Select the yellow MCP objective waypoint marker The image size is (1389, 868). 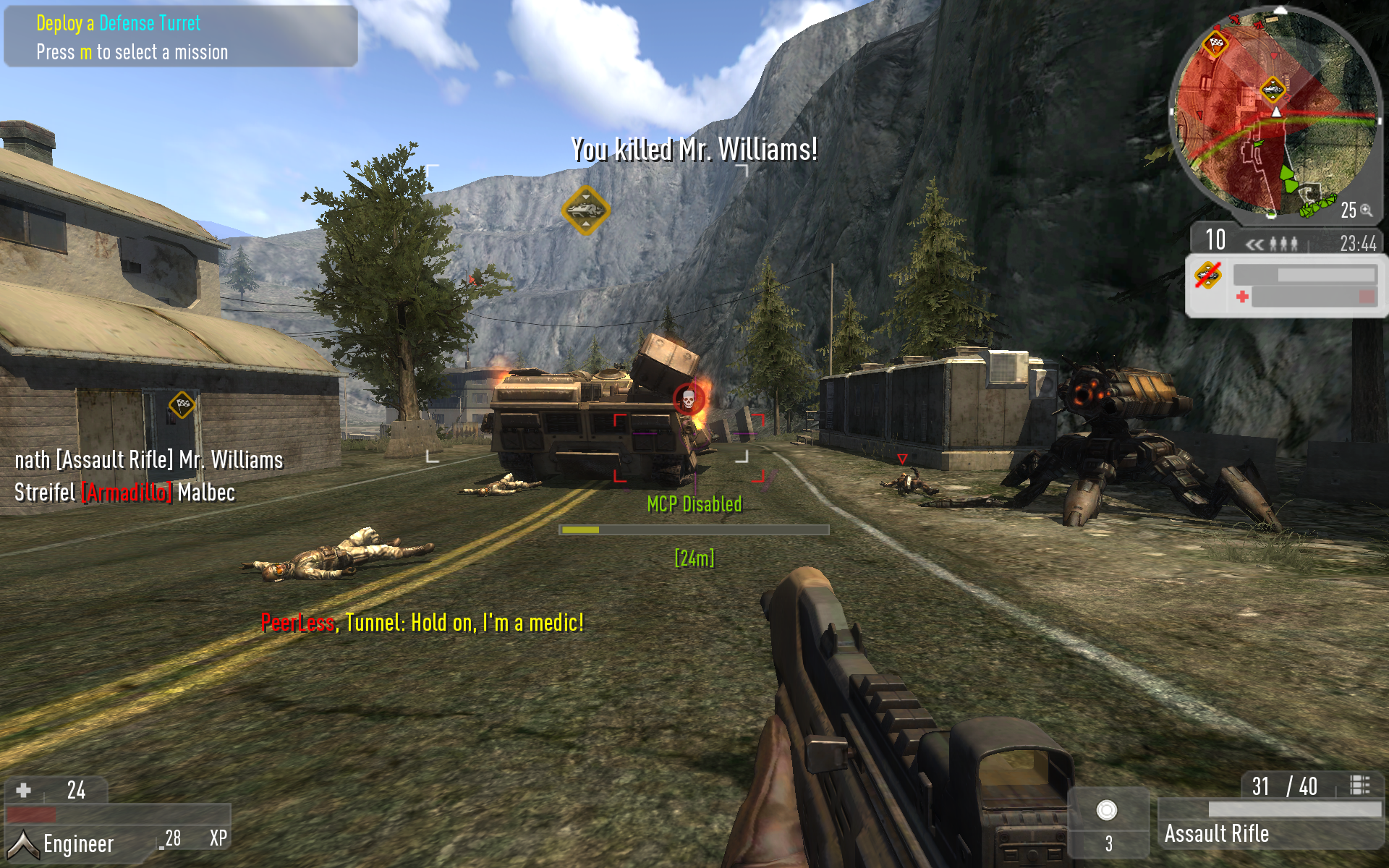point(585,210)
